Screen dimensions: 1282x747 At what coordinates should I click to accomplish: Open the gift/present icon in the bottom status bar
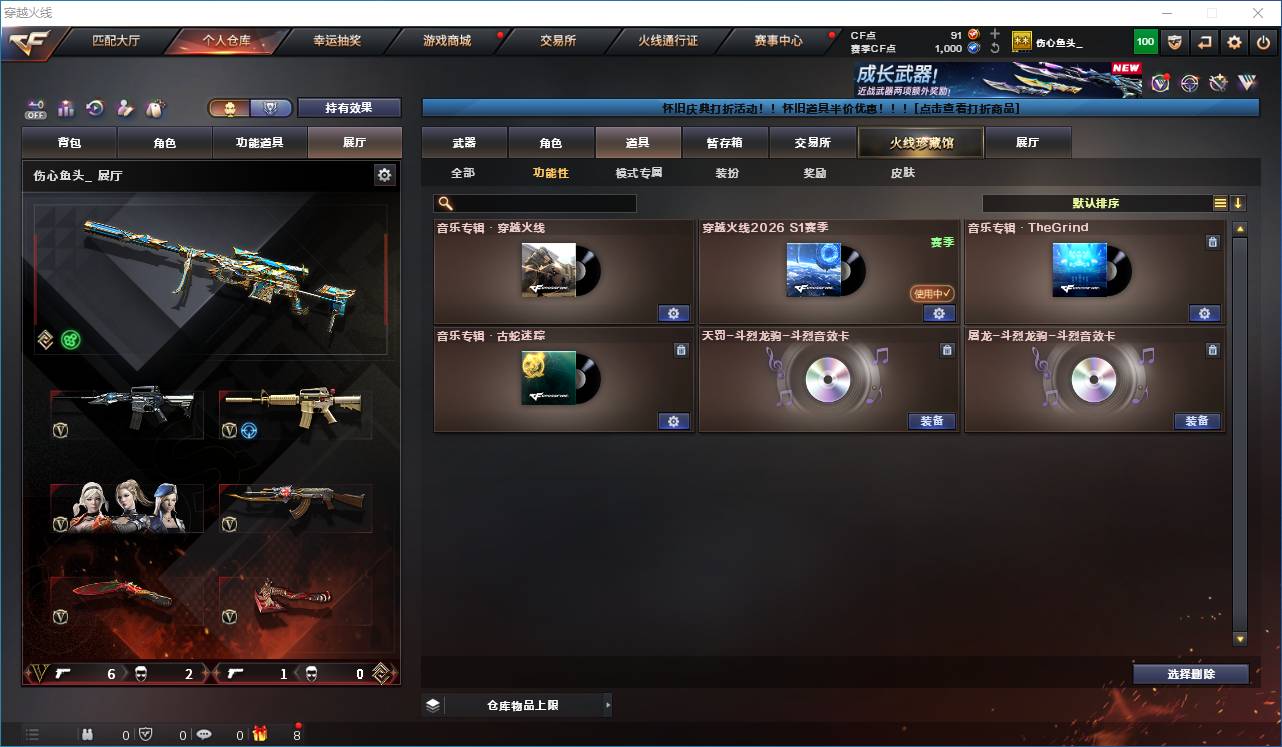[260, 734]
